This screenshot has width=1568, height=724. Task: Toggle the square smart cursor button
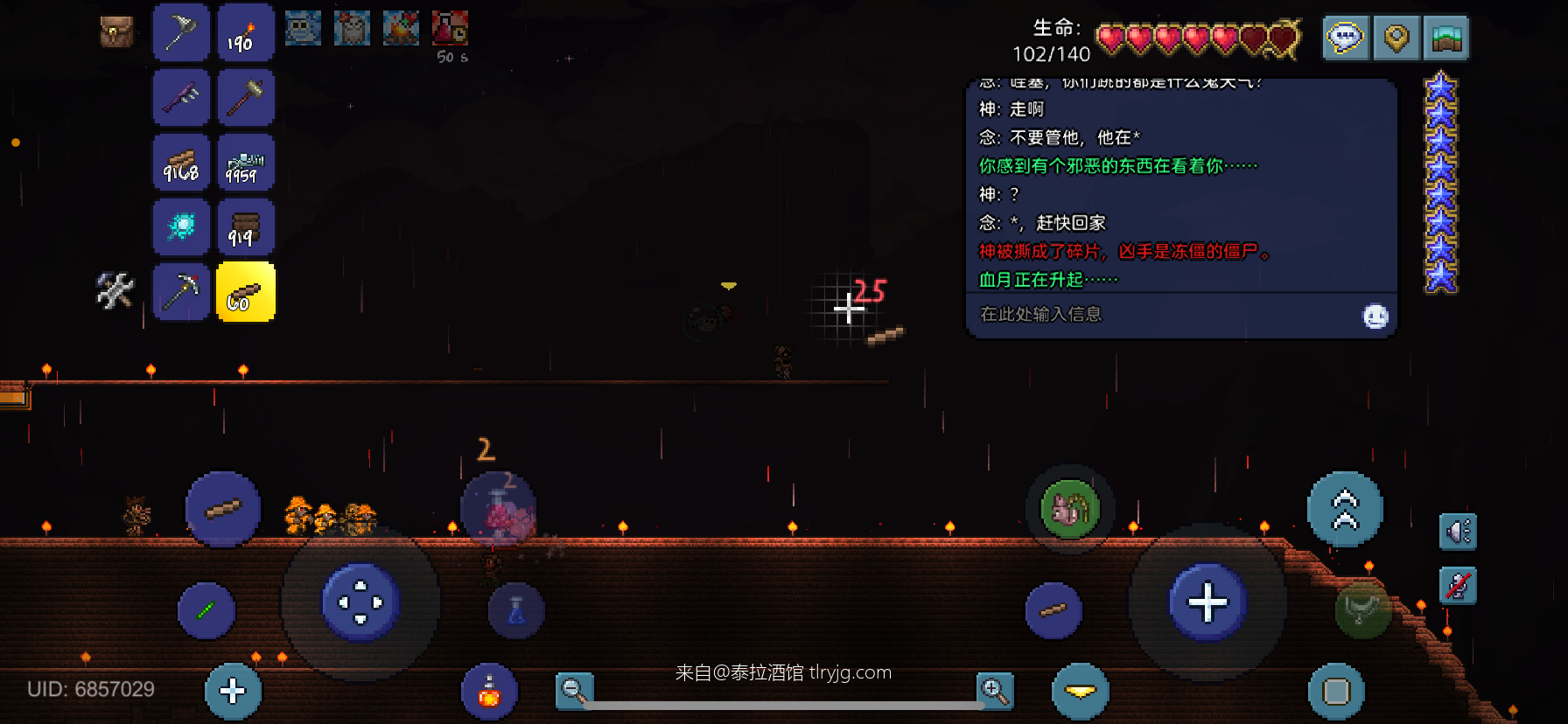click(1335, 691)
